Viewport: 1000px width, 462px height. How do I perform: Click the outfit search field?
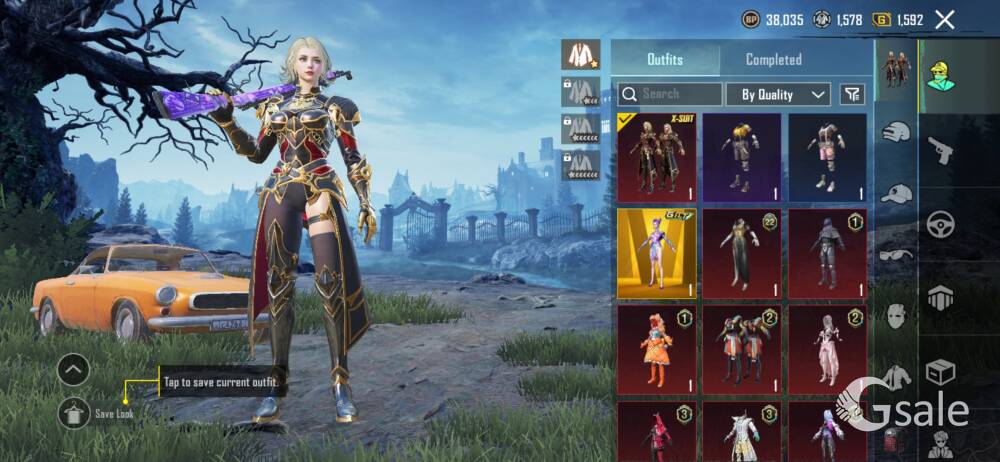pyautogui.click(x=670, y=94)
